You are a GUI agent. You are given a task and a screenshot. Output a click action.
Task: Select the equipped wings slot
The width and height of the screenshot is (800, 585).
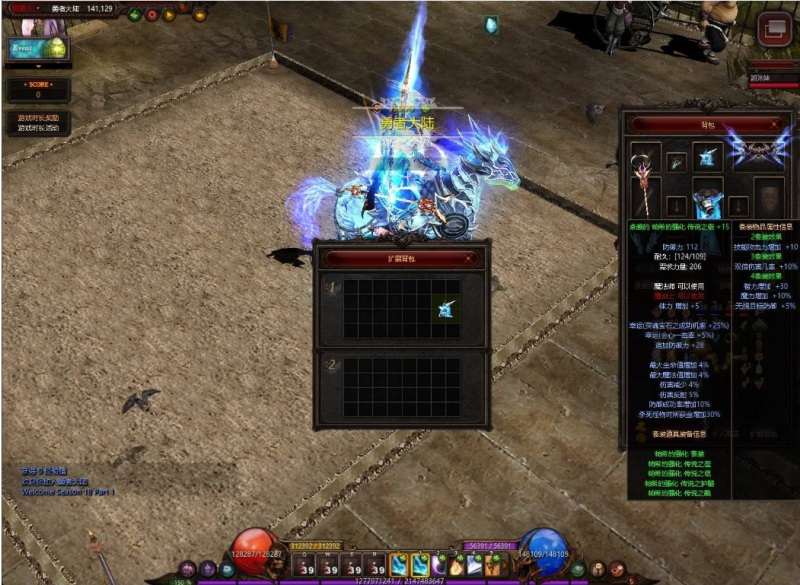point(756,151)
